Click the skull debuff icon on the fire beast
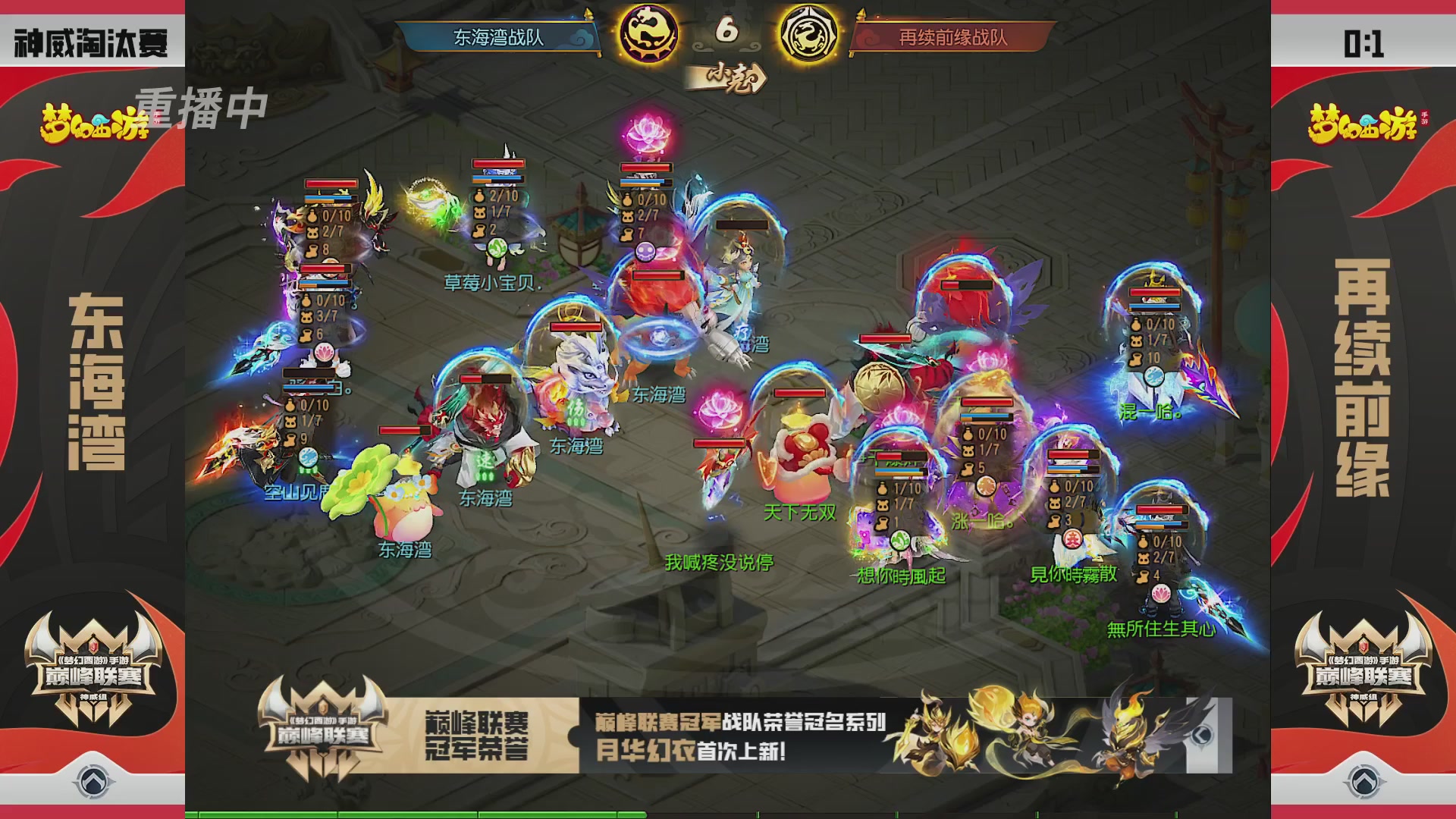Image resolution: width=1456 pixels, height=819 pixels. pos(645,252)
